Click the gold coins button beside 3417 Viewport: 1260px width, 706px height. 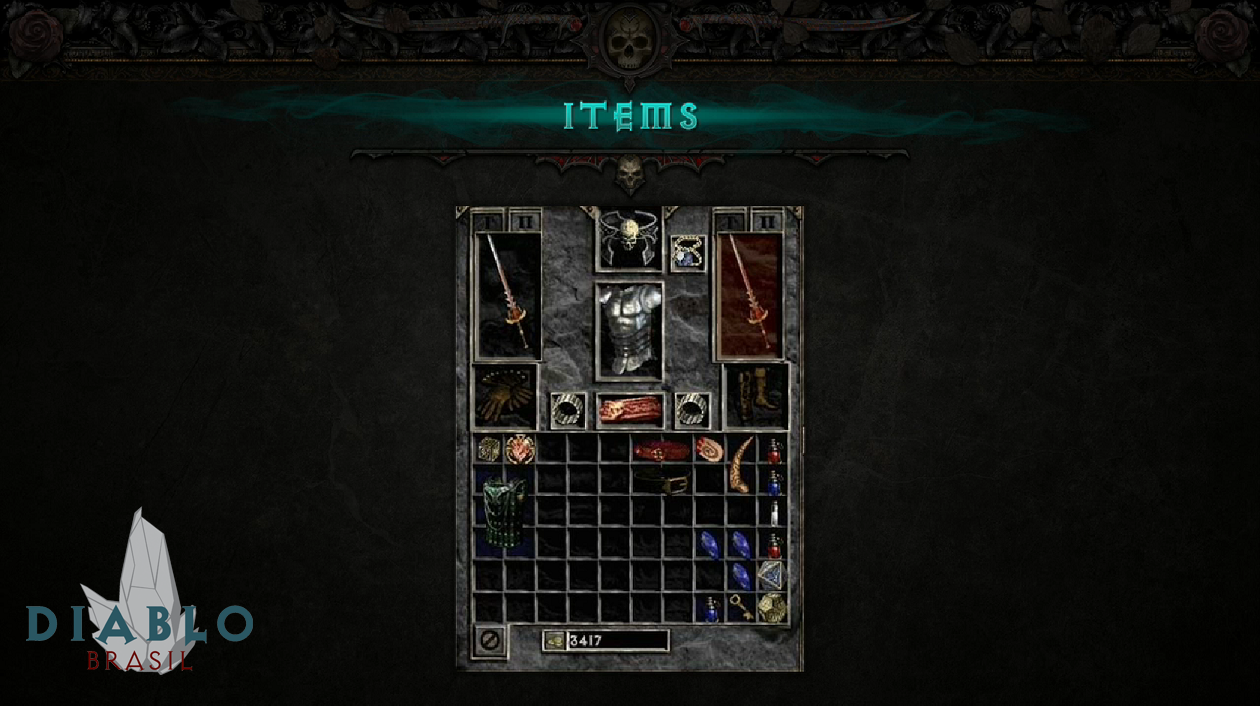(x=554, y=641)
